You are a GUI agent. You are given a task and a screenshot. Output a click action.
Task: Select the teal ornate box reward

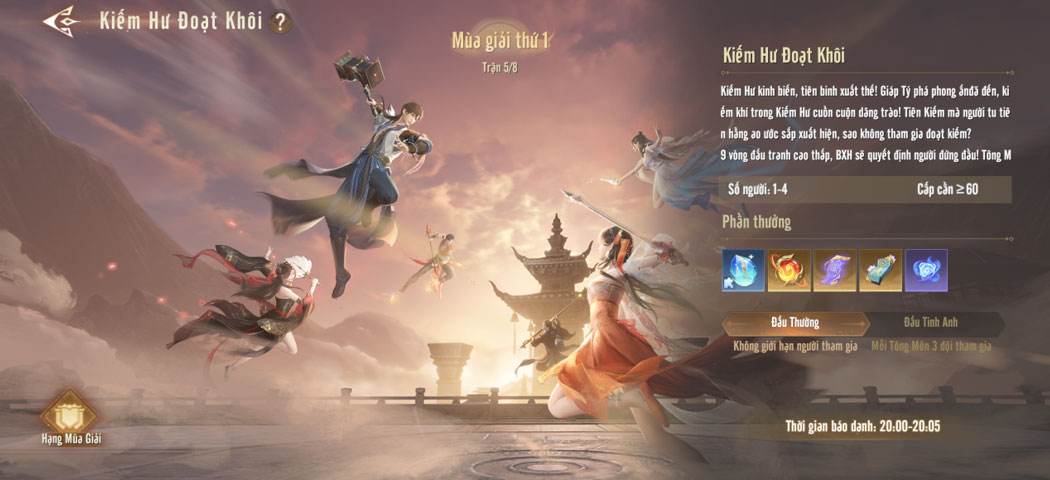[x=881, y=270]
